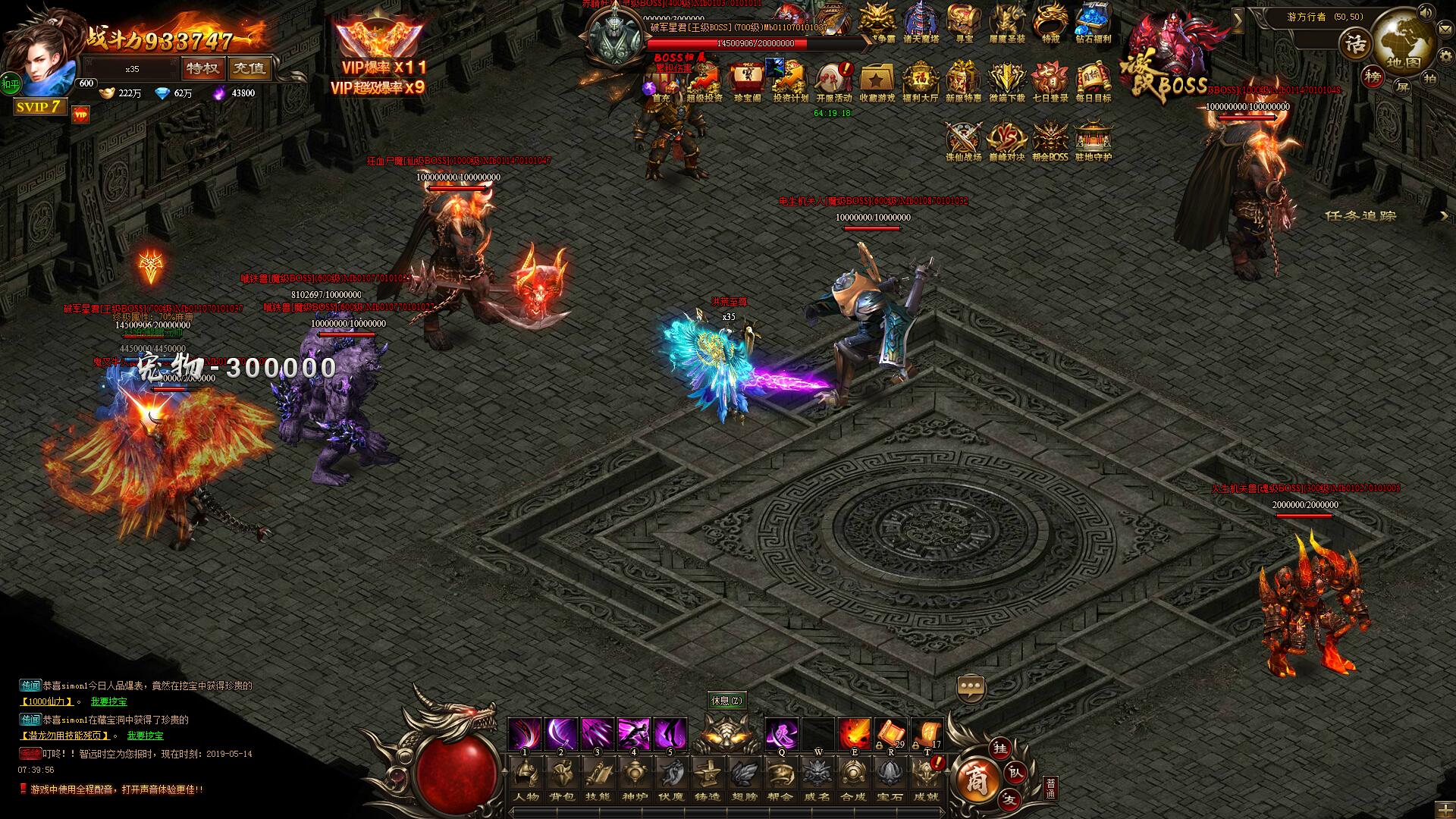Cast the fireball skill in slot E
The image size is (1456, 819).
pos(854,735)
